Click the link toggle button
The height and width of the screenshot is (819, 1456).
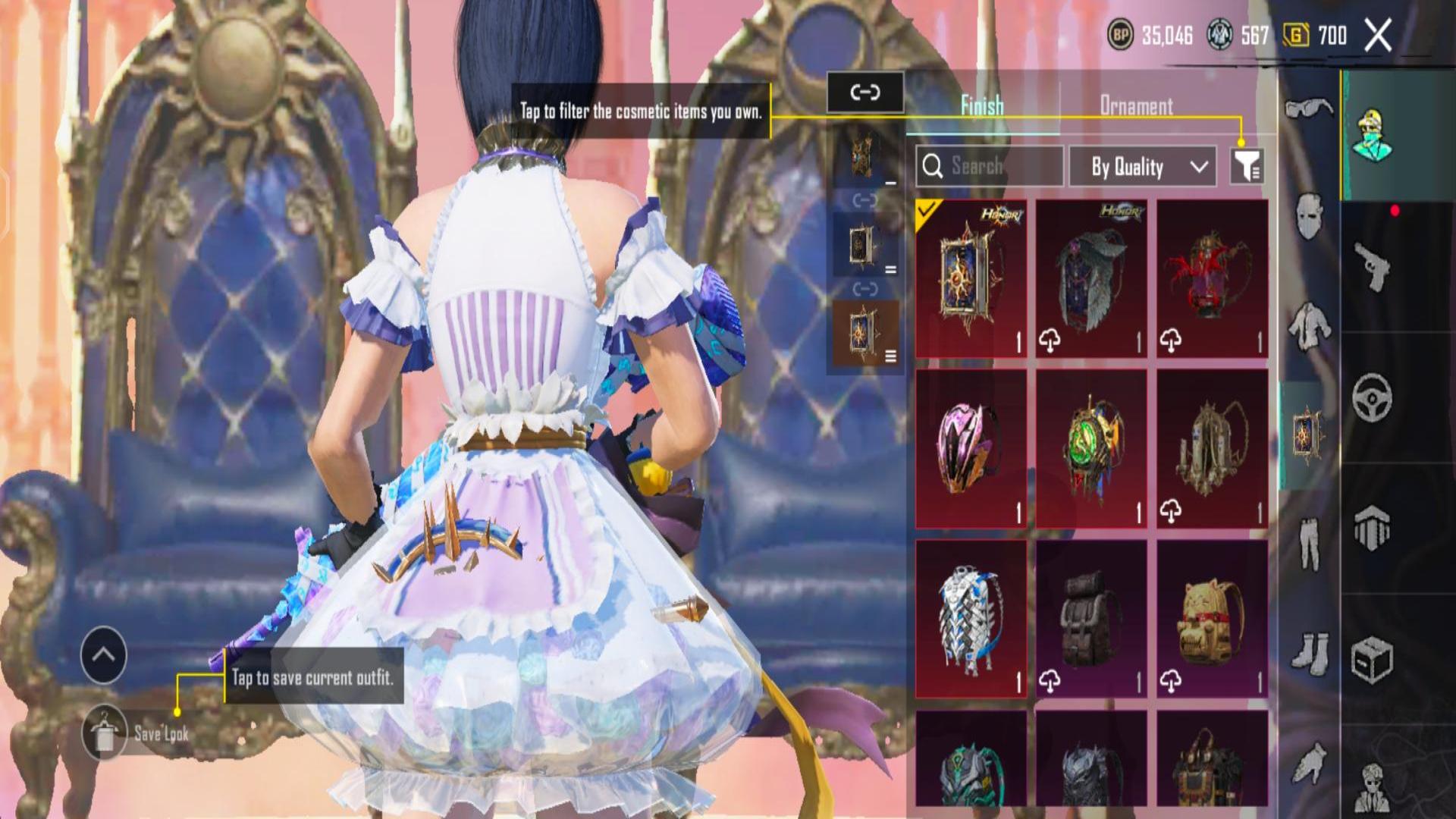coord(864,93)
